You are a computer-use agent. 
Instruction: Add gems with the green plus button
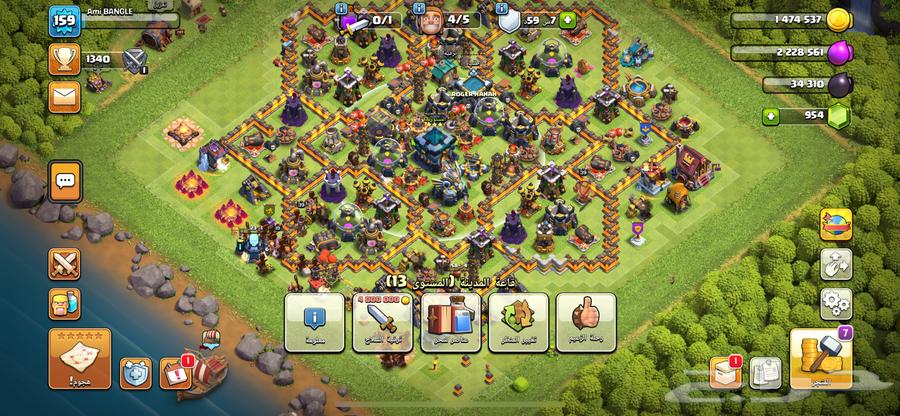(x=771, y=117)
